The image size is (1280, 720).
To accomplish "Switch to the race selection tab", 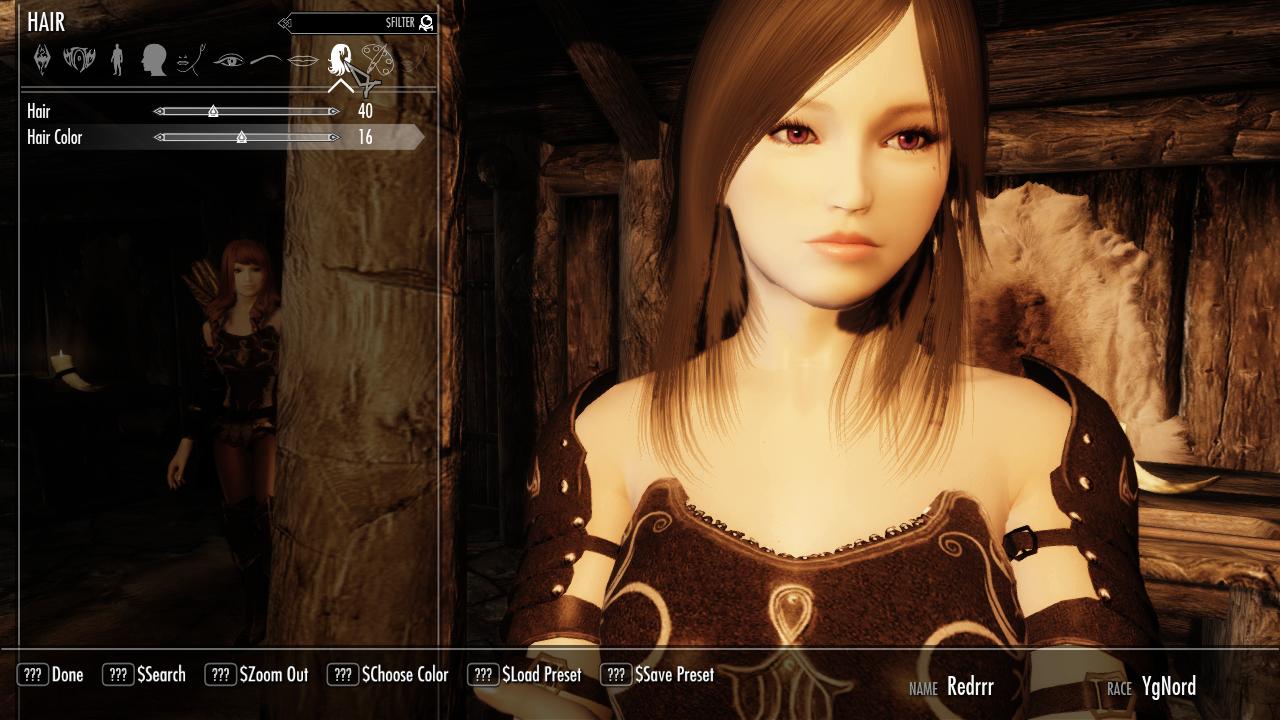I will (79, 60).
